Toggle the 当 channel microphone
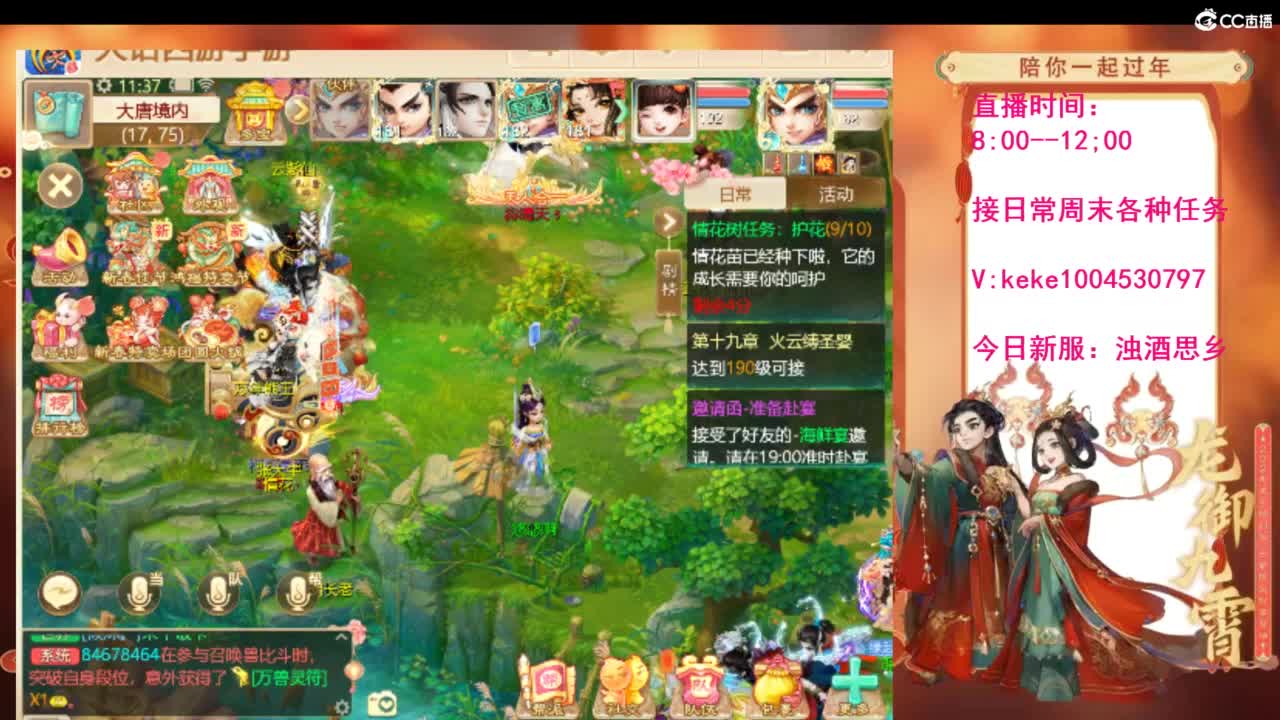This screenshot has width=1280, height=720. pyautogui.click(x=138, y=593)
